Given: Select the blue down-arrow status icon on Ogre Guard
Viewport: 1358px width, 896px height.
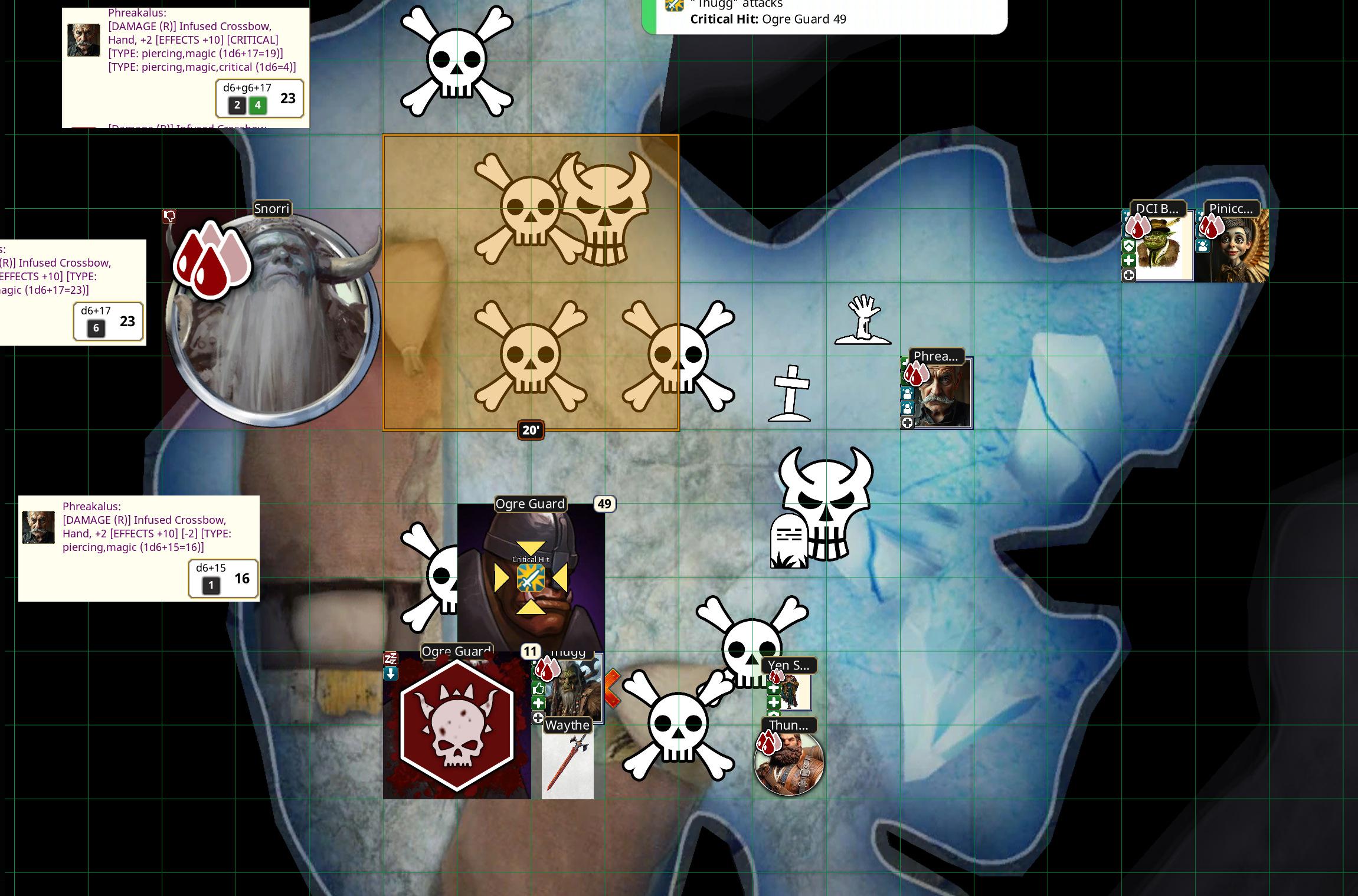Looking at the screenshot, I should [x=390, y=674].
